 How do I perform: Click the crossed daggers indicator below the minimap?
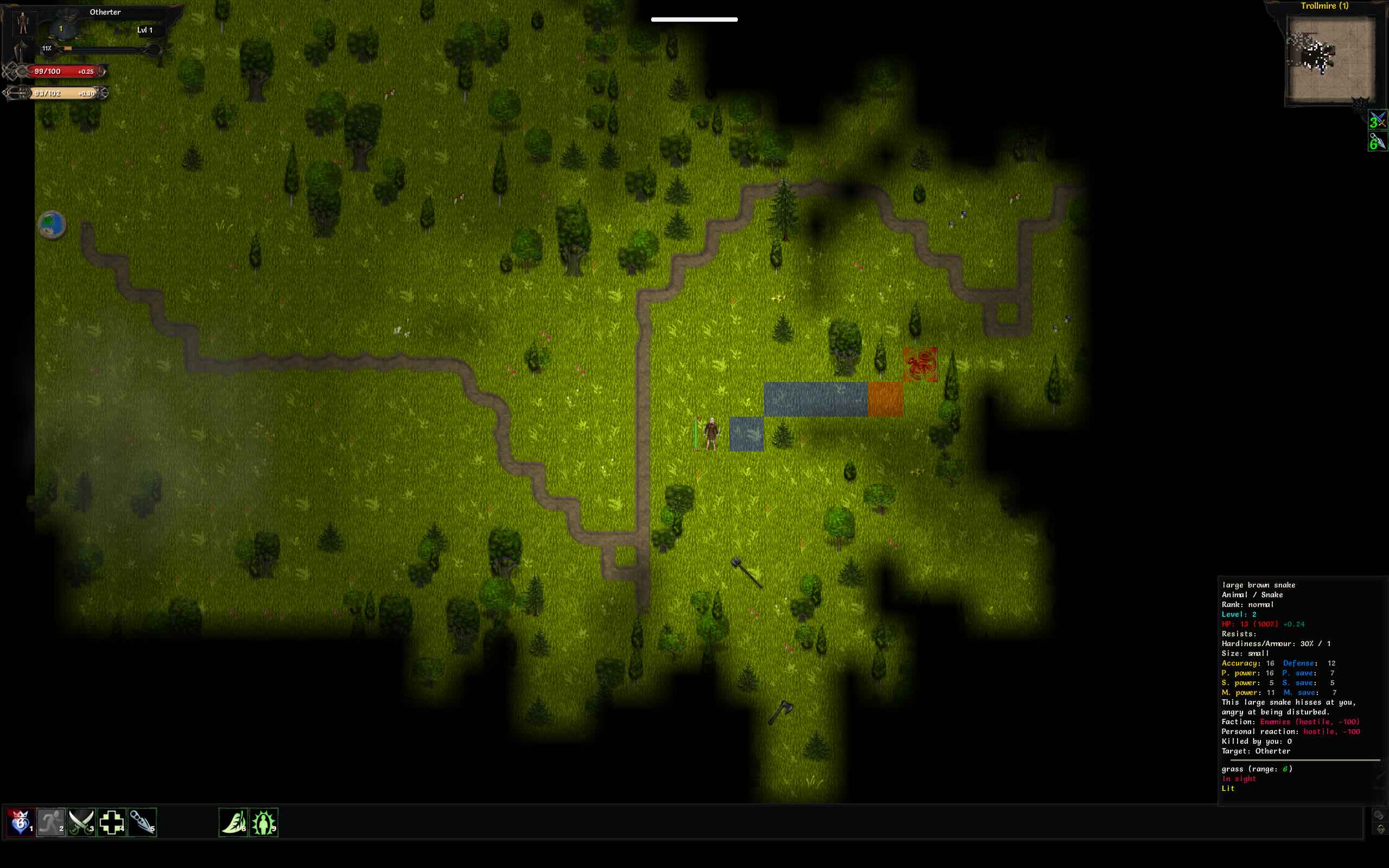click(x=1377, y=120)
